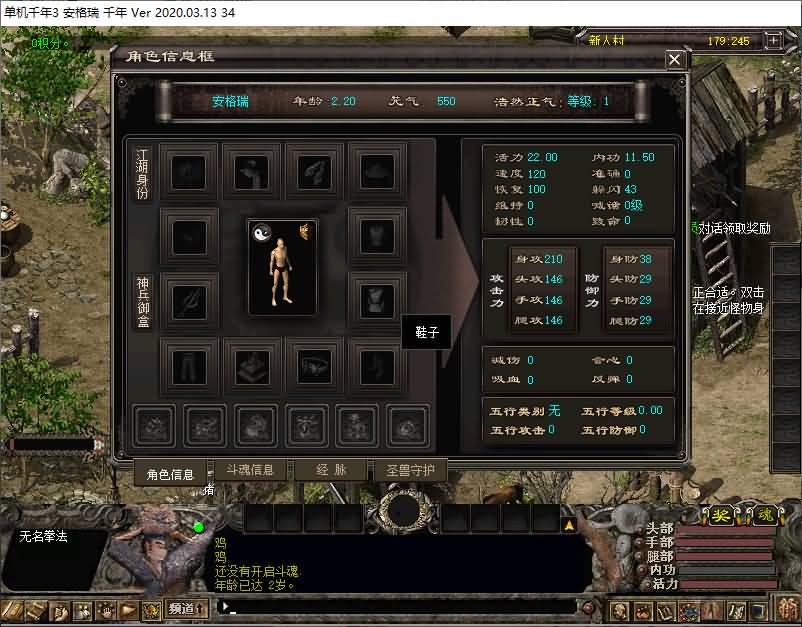The image size is (802, 627).
Task: Open the 斗魂信息 tab
Action: (248, 470)
